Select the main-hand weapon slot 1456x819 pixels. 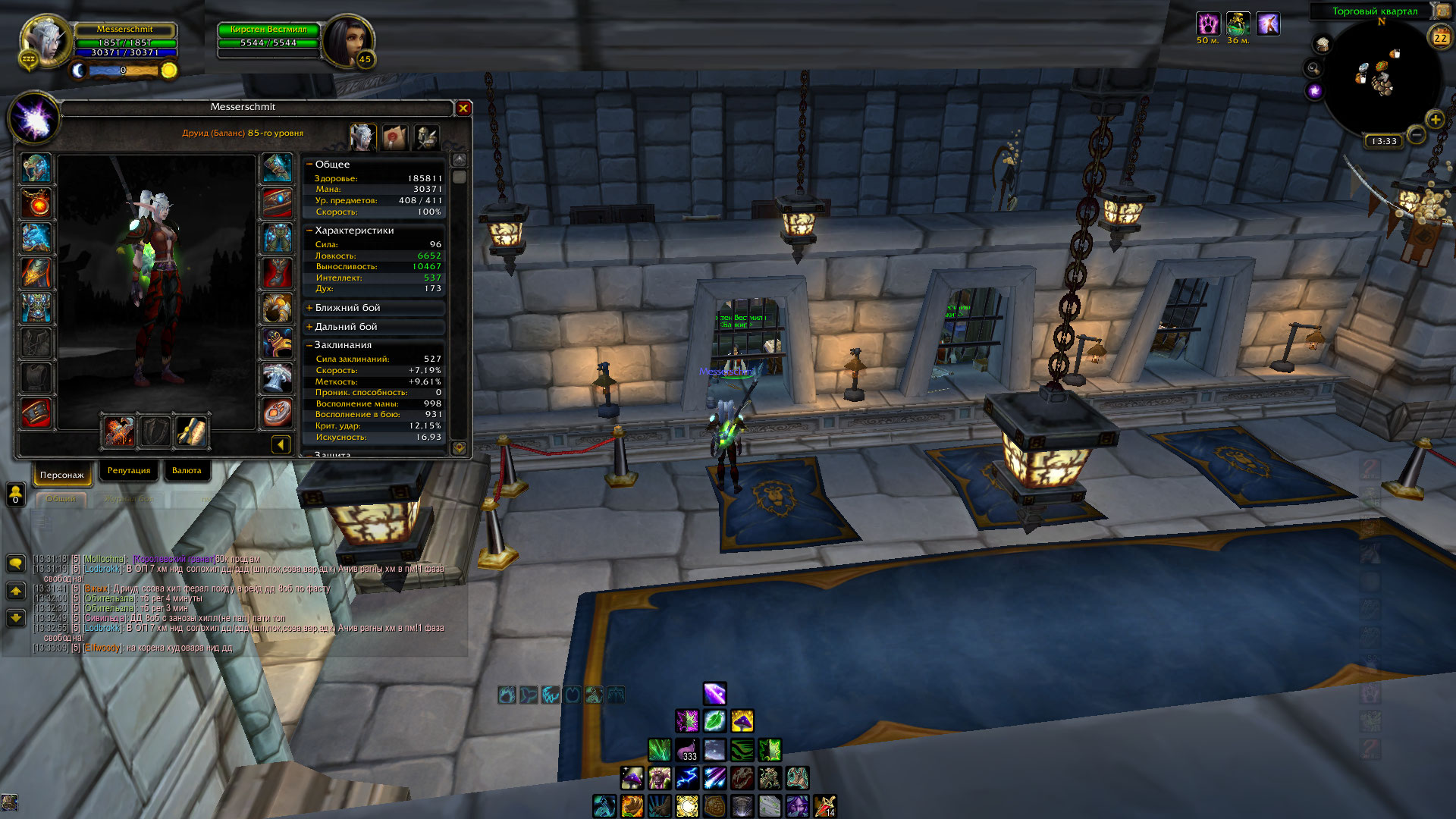click(119, 431)
